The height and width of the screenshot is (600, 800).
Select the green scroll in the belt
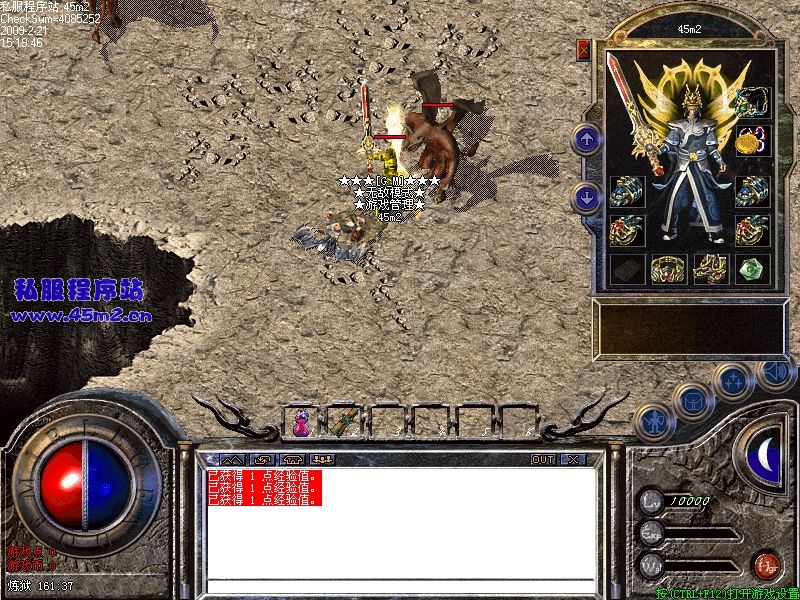tap(345, 422)
